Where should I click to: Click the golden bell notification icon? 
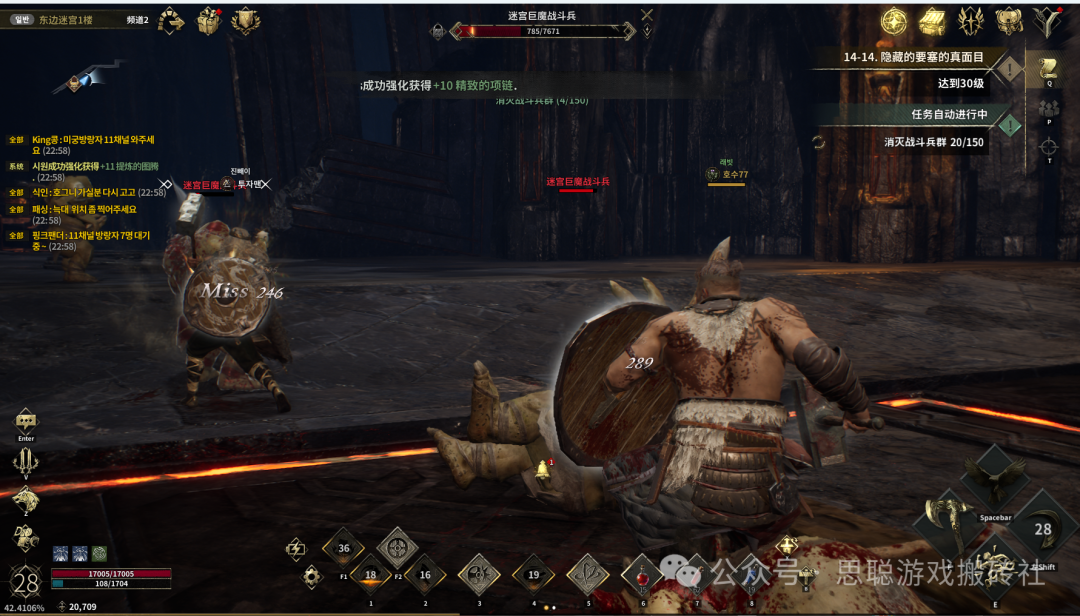pos(543,468)
